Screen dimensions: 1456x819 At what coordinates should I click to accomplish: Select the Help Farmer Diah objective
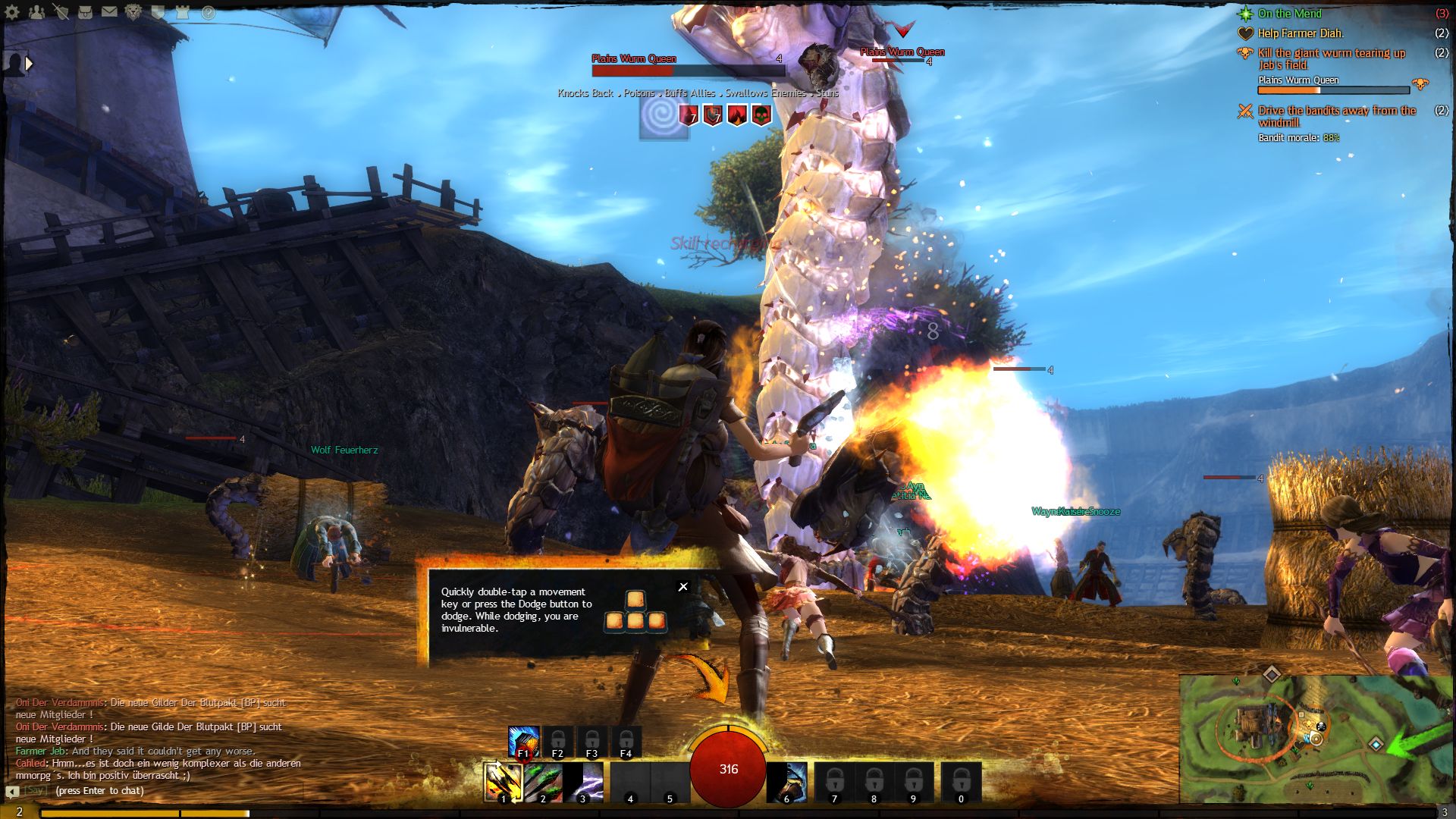coord(1300,33)
